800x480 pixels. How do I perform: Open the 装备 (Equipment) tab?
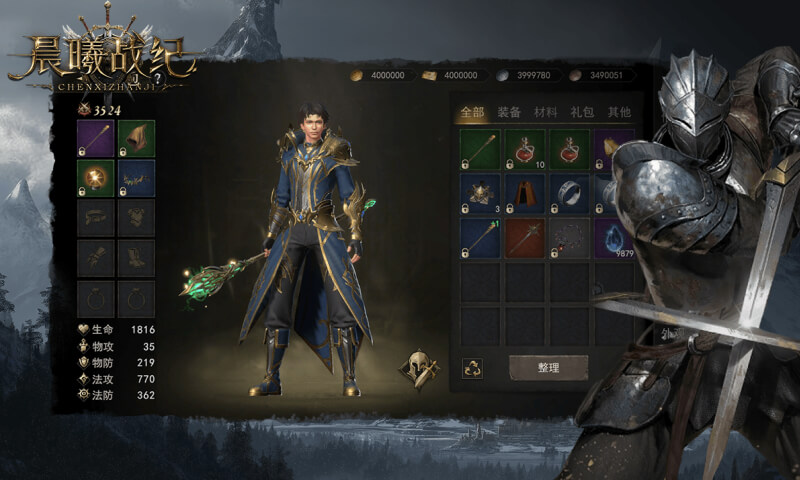[508, 113]
